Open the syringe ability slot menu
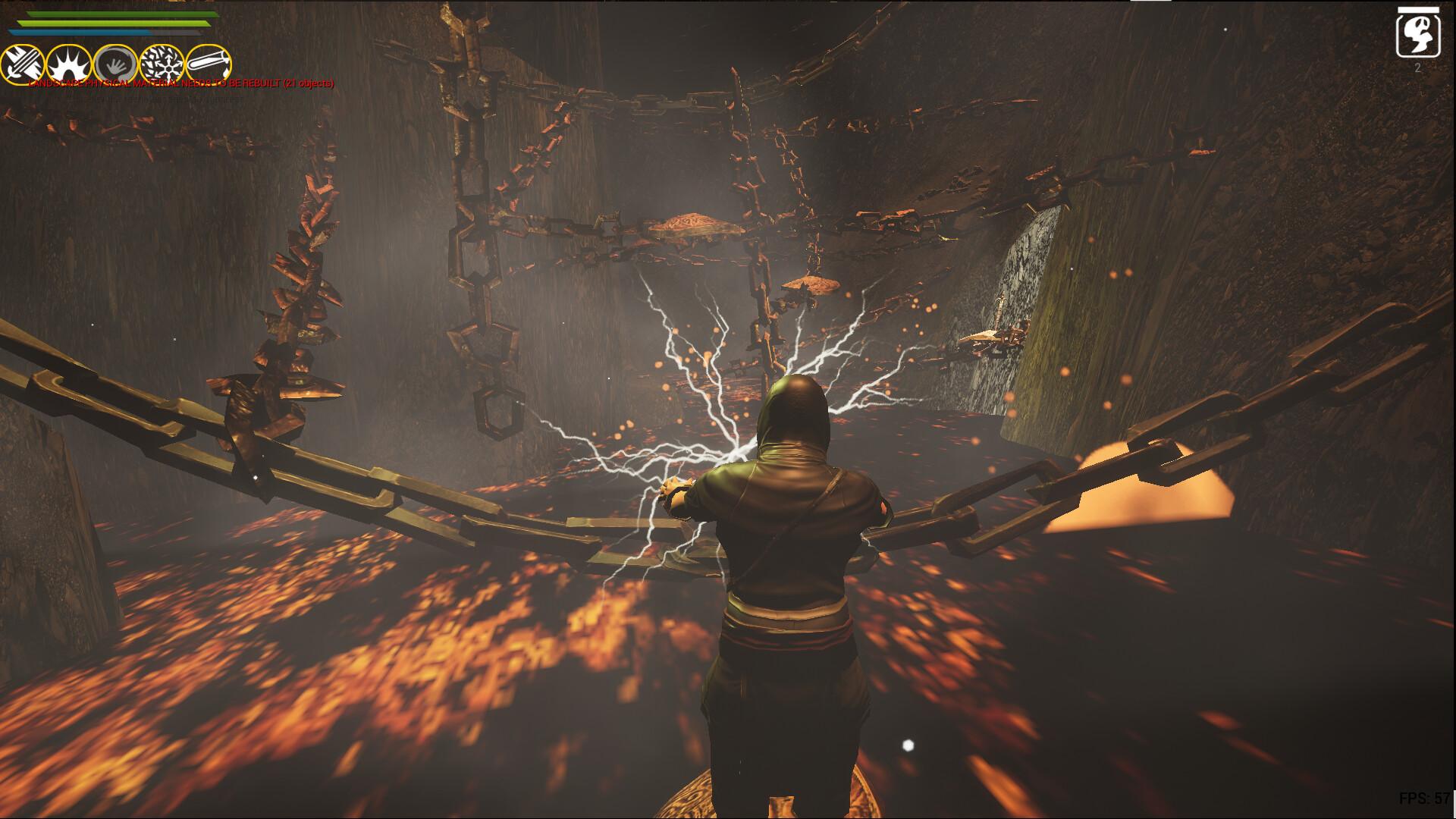The image size is (1456, 819). [207, 62]
